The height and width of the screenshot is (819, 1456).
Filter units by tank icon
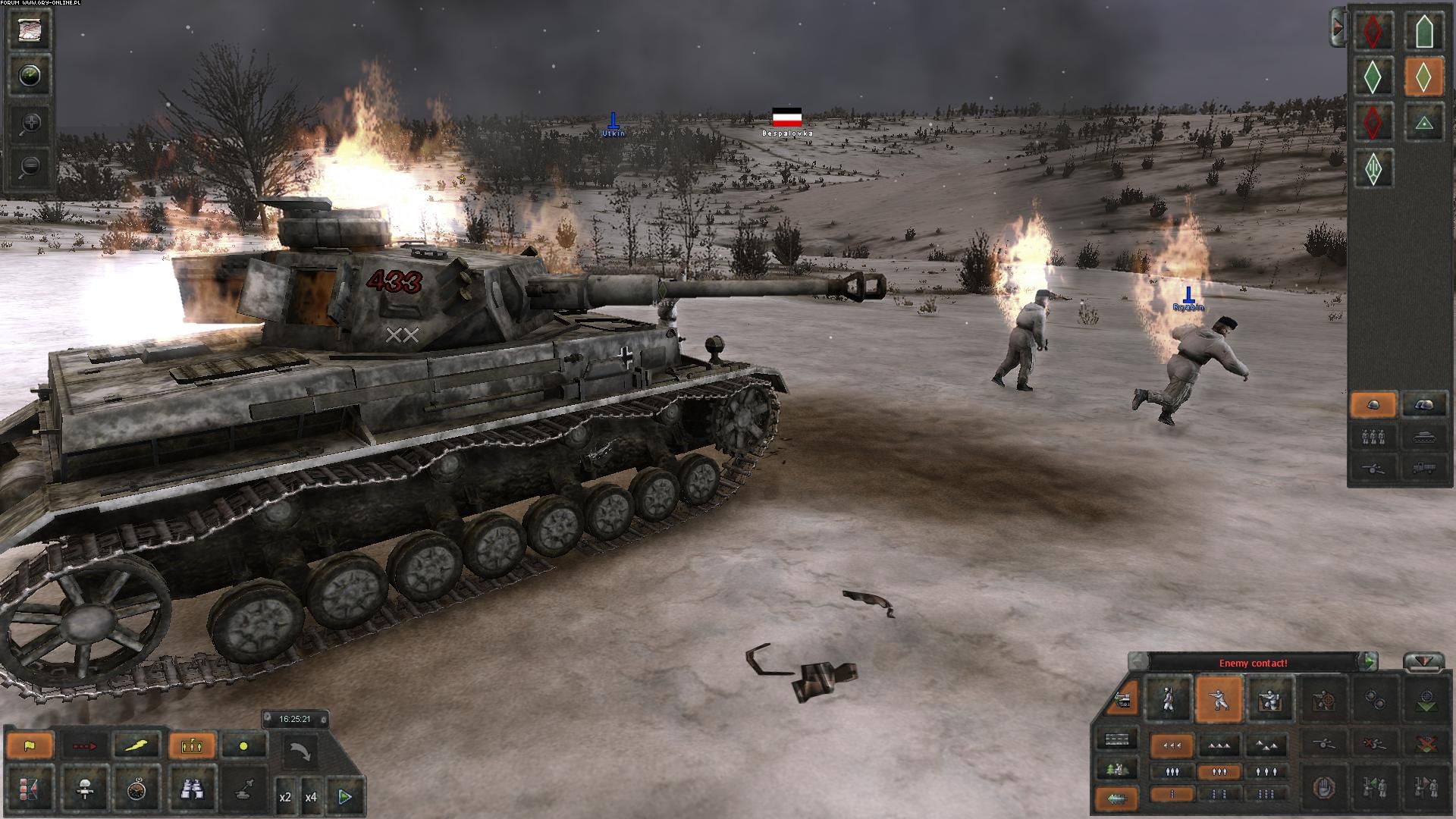pos(1423,437)
